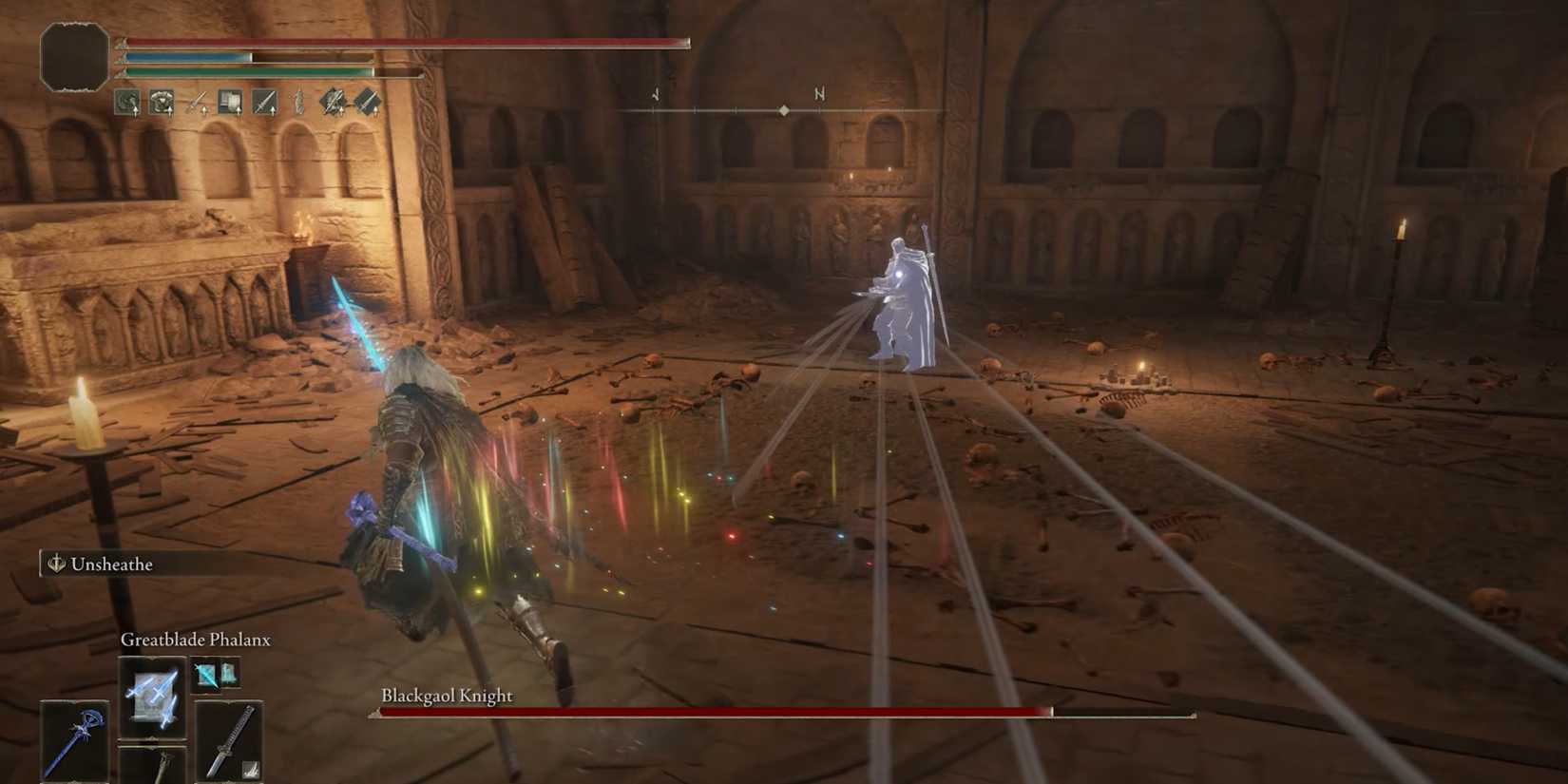Click the thin sword buff icon in the status row
Screen dimensions: 1568x784
(196, 101)
